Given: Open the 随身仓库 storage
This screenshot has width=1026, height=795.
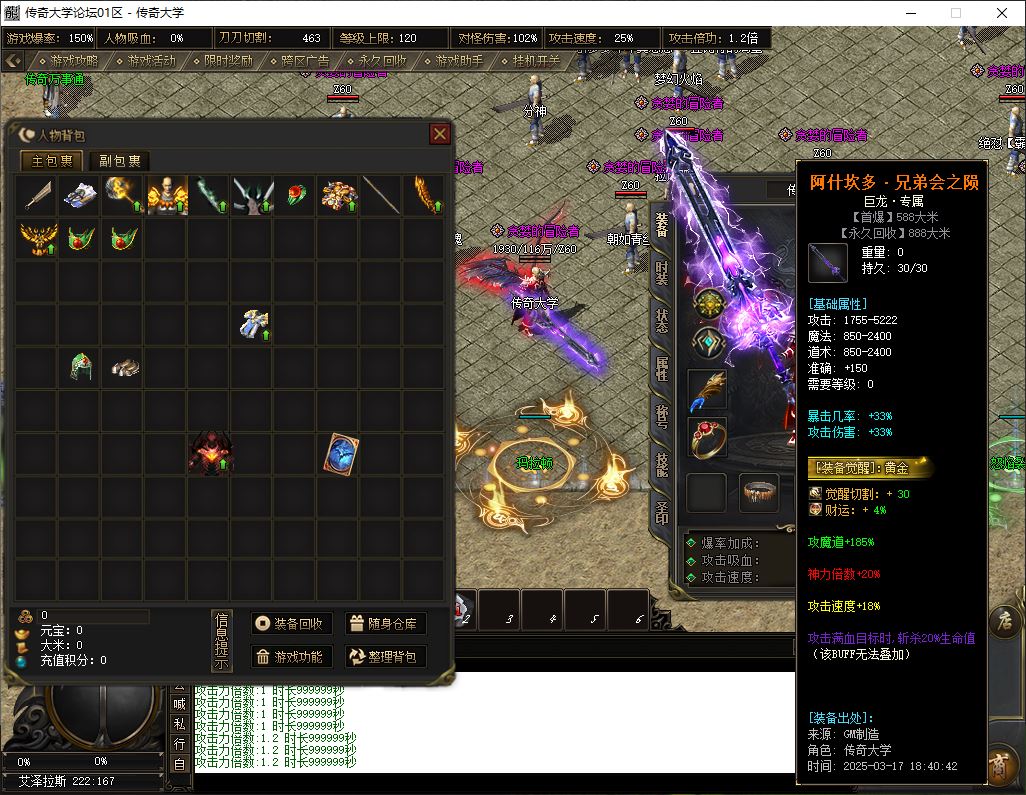Looking at the screenshot, I should [x=385, y=624].
